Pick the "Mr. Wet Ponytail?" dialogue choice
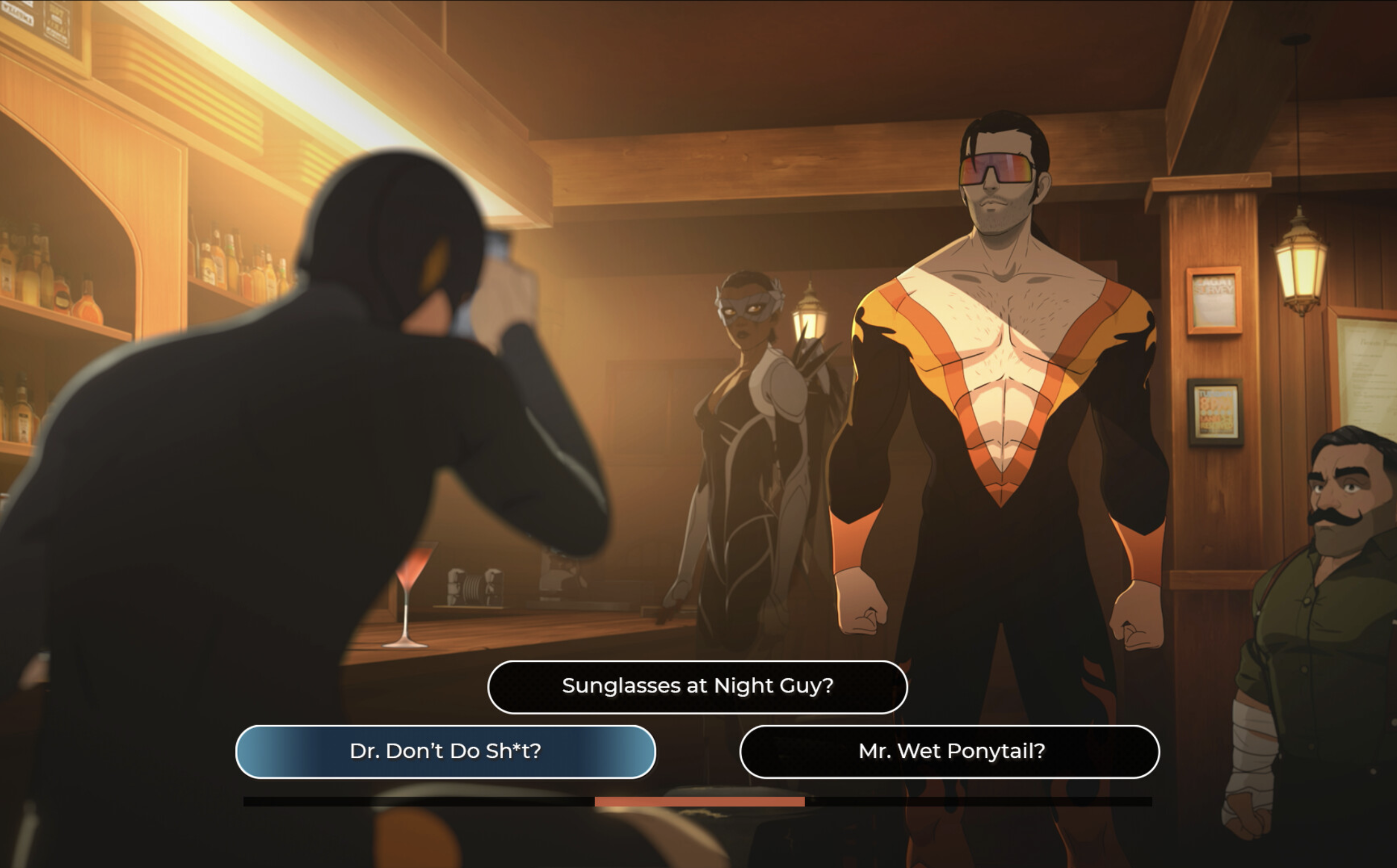The width and height of the screenshot is (1397, 868). coord(949,751)
